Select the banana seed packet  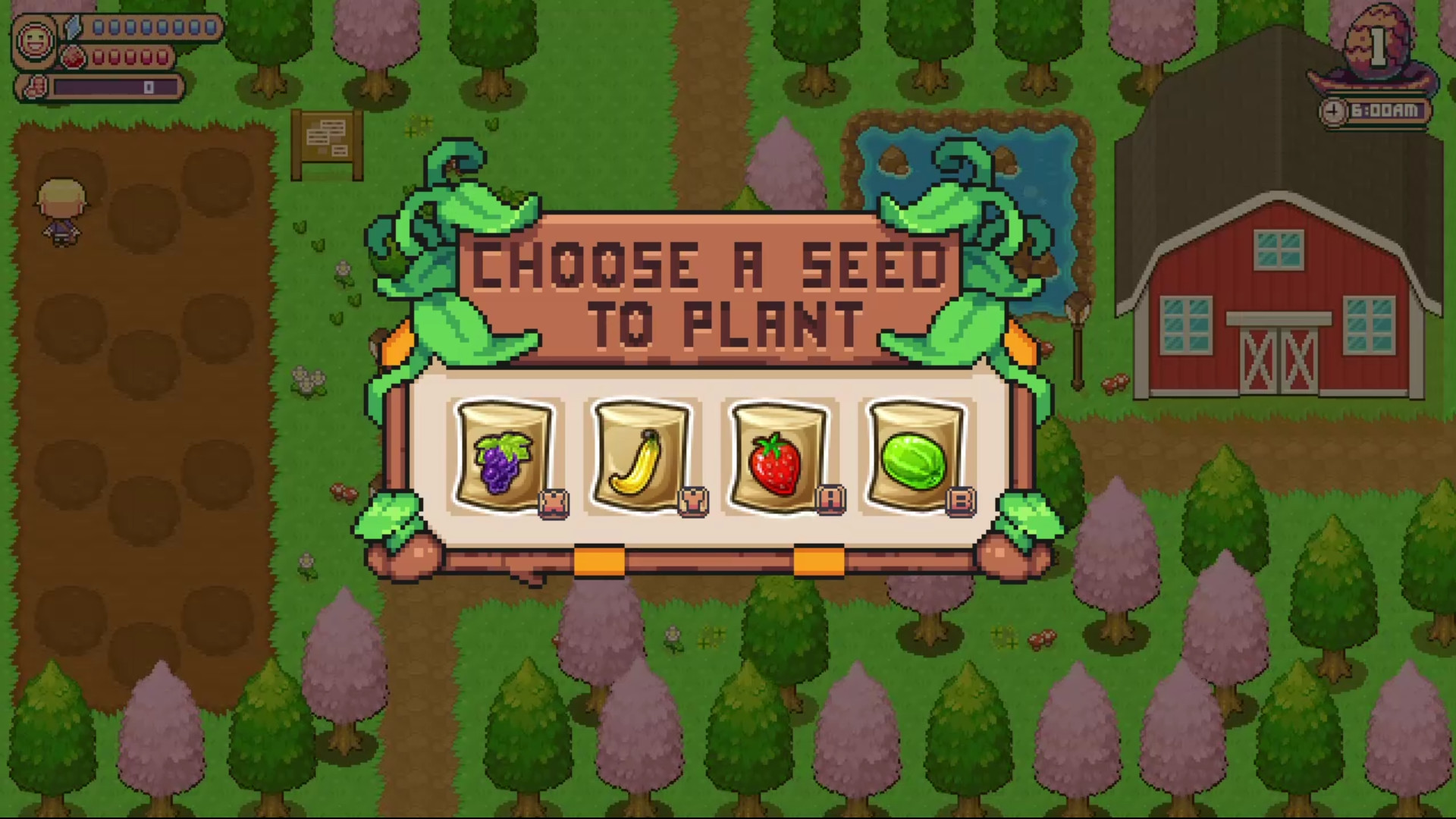[643, 455]
